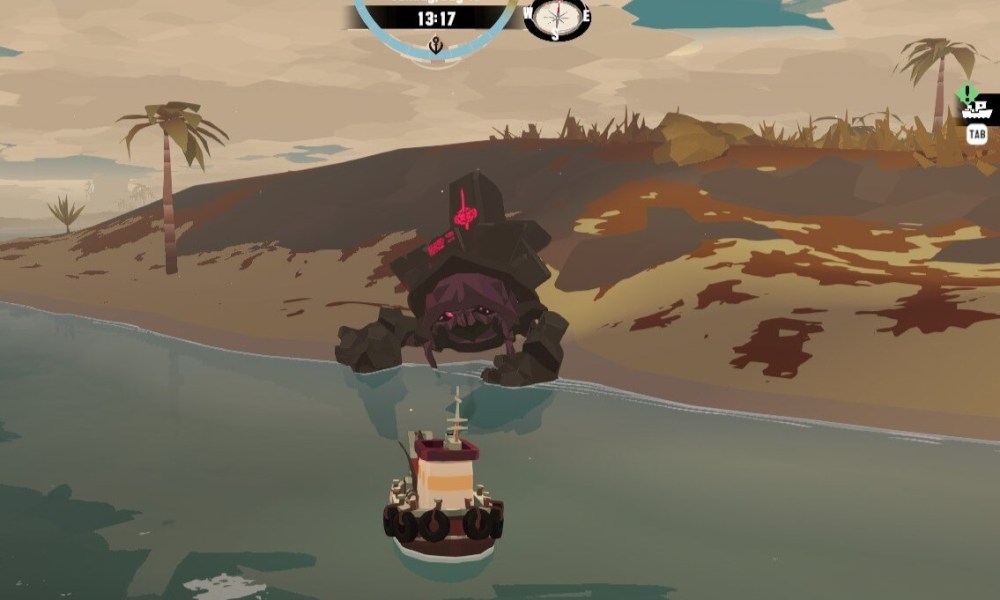Select the anchor icon on the day dial

pyautogui.click(x=436, y=45)
